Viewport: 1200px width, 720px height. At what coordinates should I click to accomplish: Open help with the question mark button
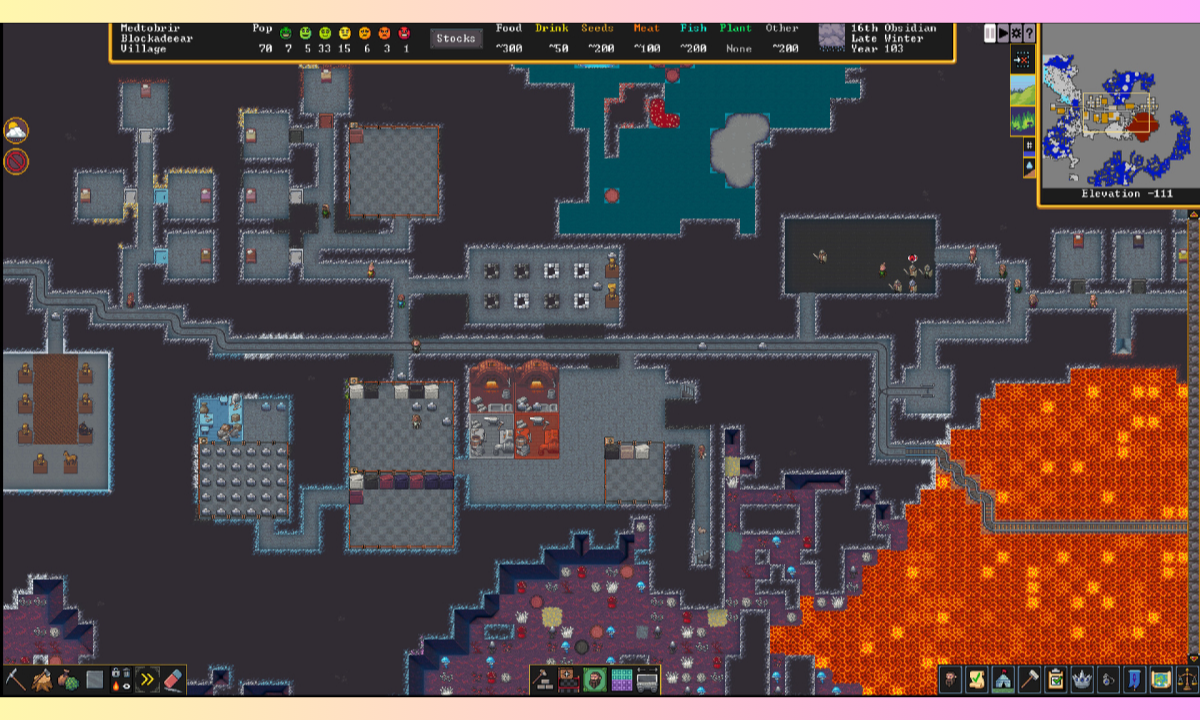(x=1029, y=34)
